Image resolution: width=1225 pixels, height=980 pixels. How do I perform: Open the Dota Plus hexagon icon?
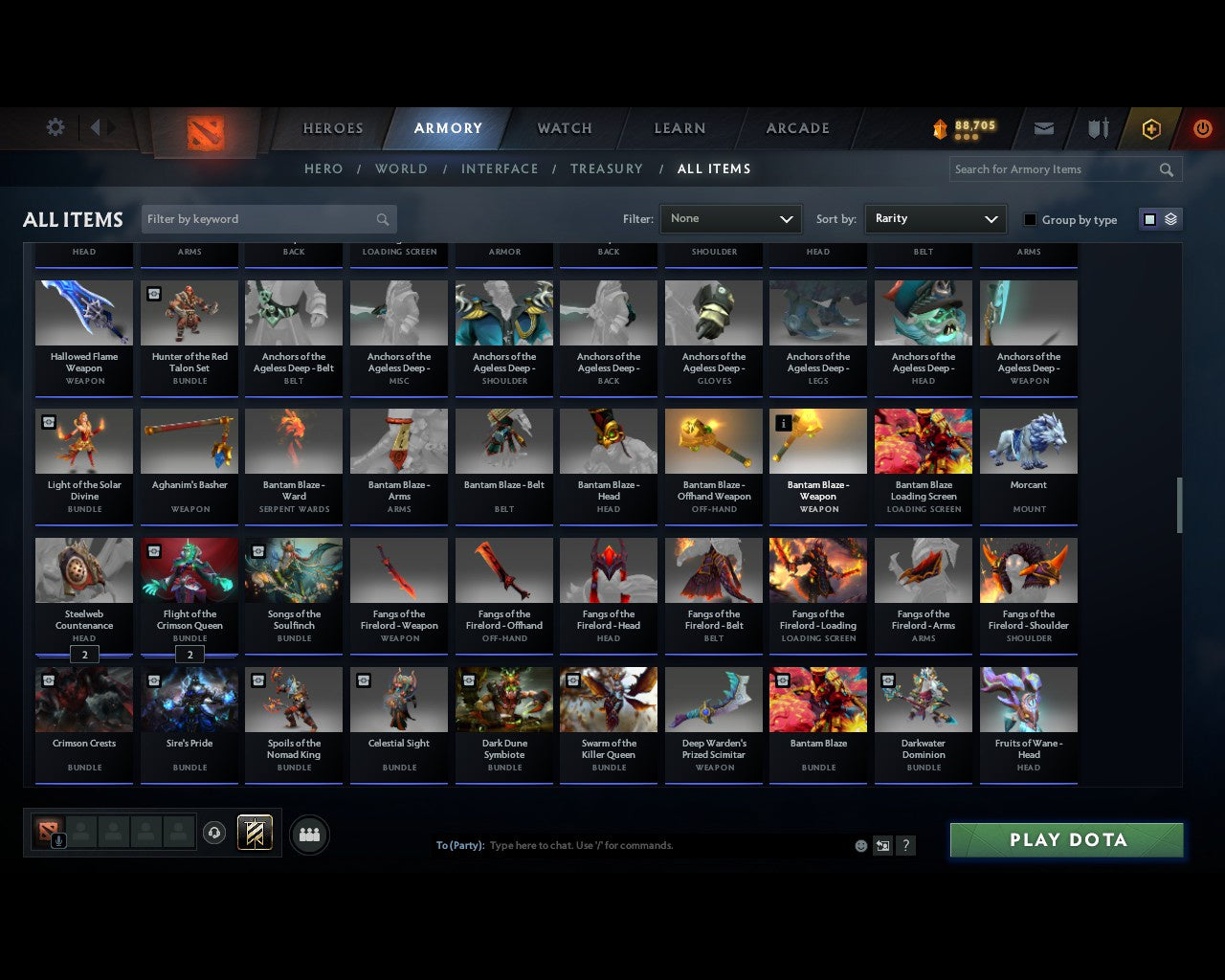point(1151,127)
